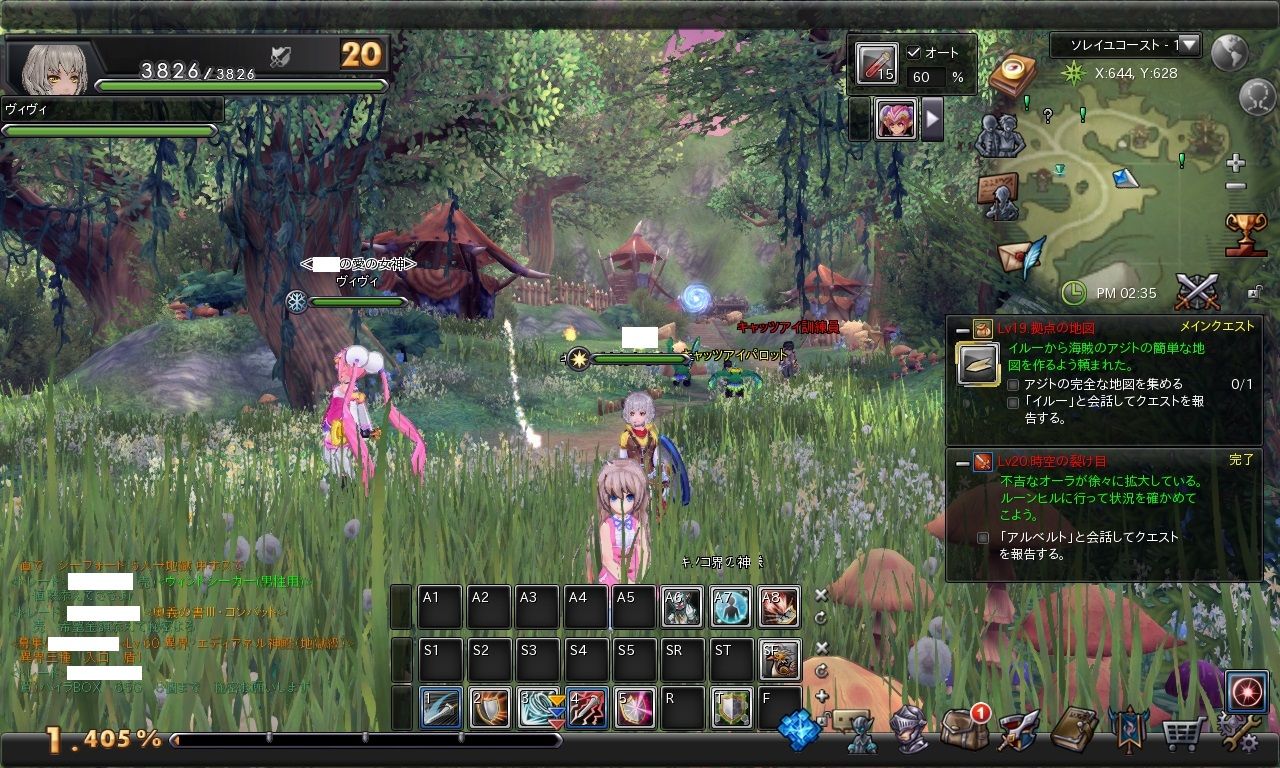The image size is (1280, 768).
Task: Open the mail envelope with quill
Action: coord(1020,257)
